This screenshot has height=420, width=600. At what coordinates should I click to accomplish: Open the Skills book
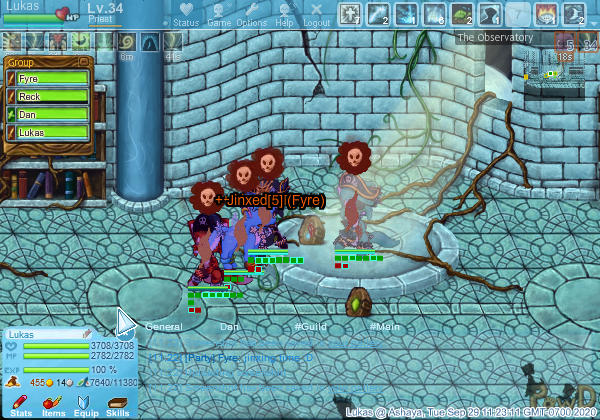point(117,404)
